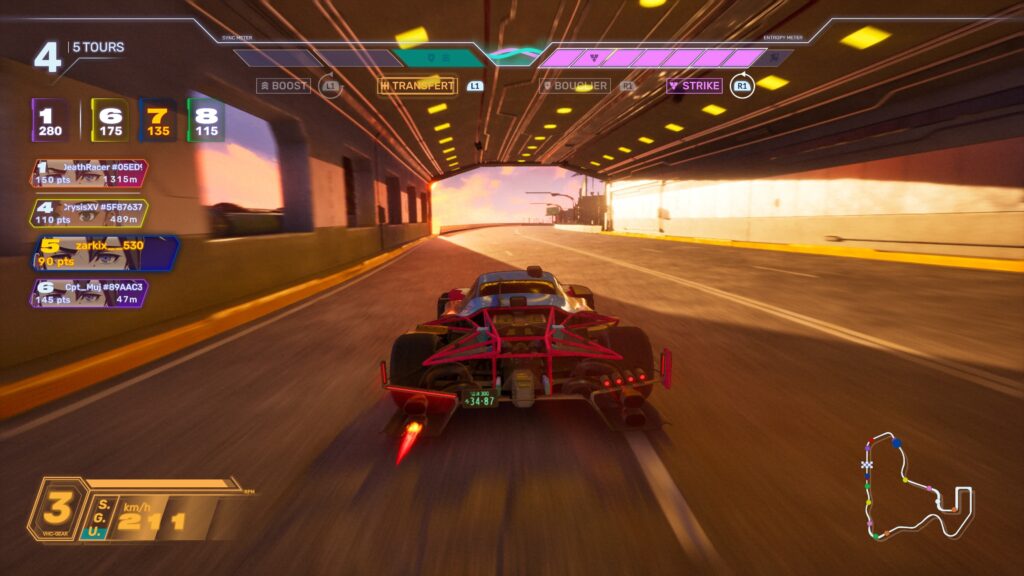Activate the STRIKE ability

click(695, 86)
